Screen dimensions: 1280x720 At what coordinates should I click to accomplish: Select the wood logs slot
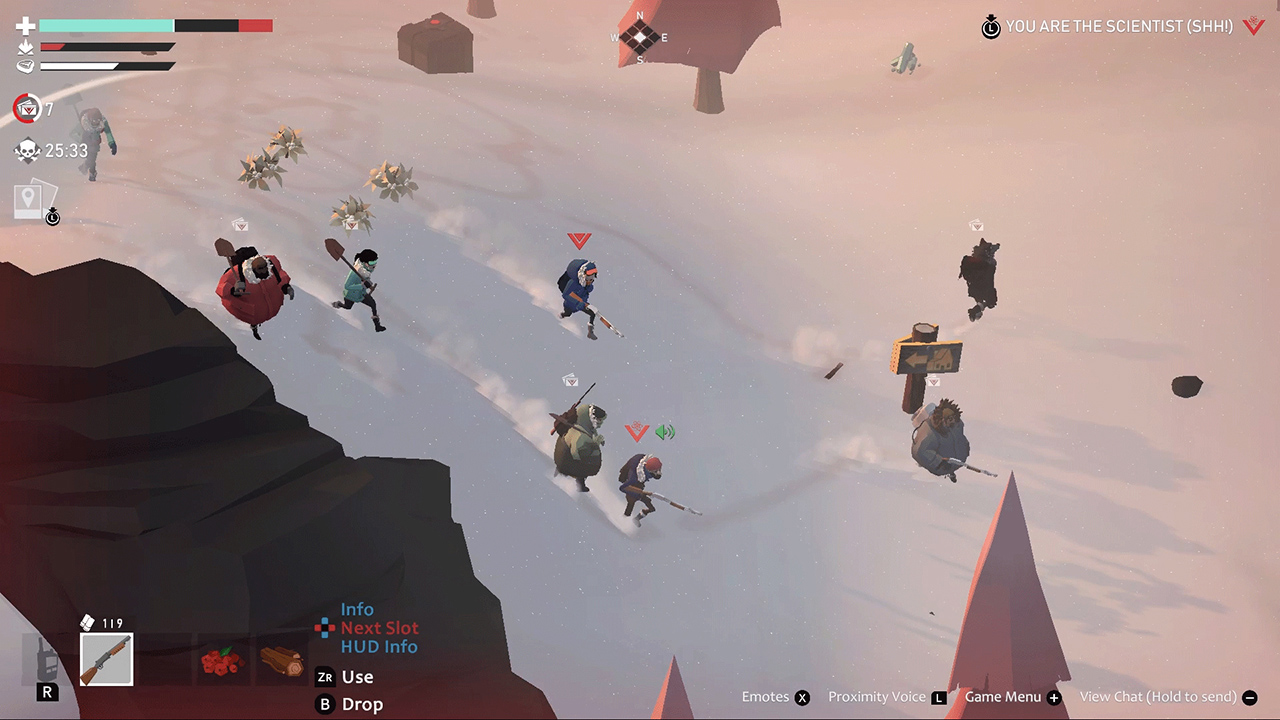[x=283, y=659]
